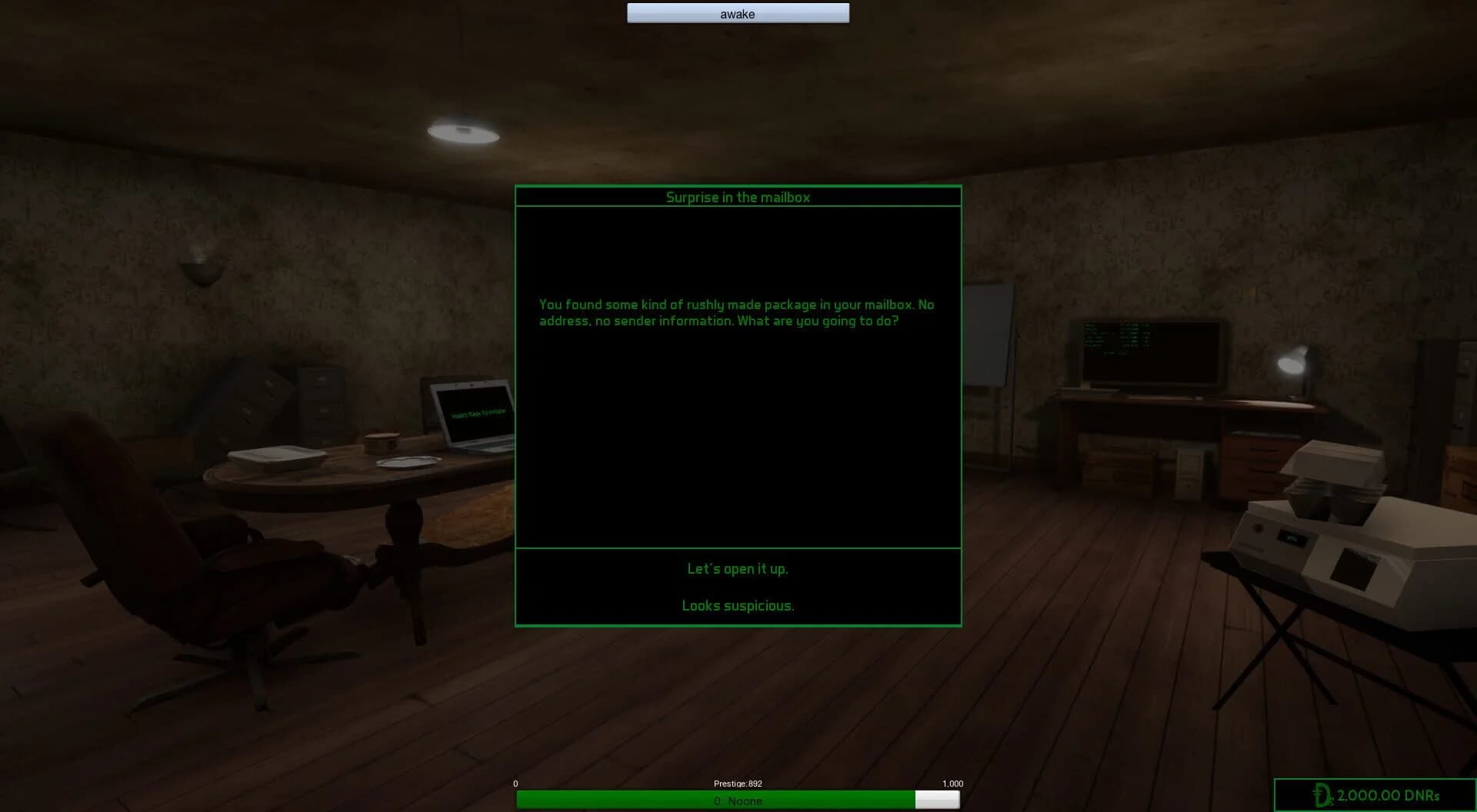The height and width of the screenshot is (812, 1477).
Task: Click the 1,000 prestige limit label
Action: click(952, 784)
